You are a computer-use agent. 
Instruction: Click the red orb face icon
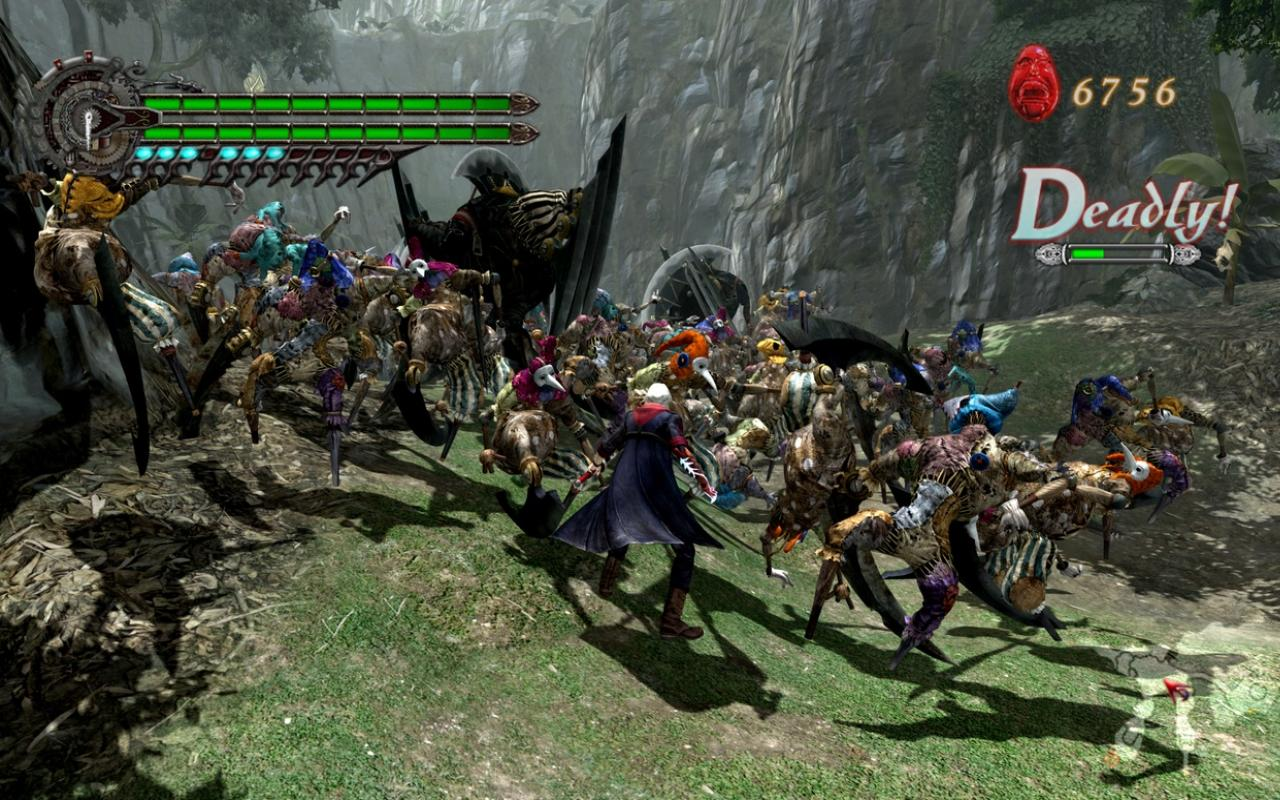coord(1033,83)
